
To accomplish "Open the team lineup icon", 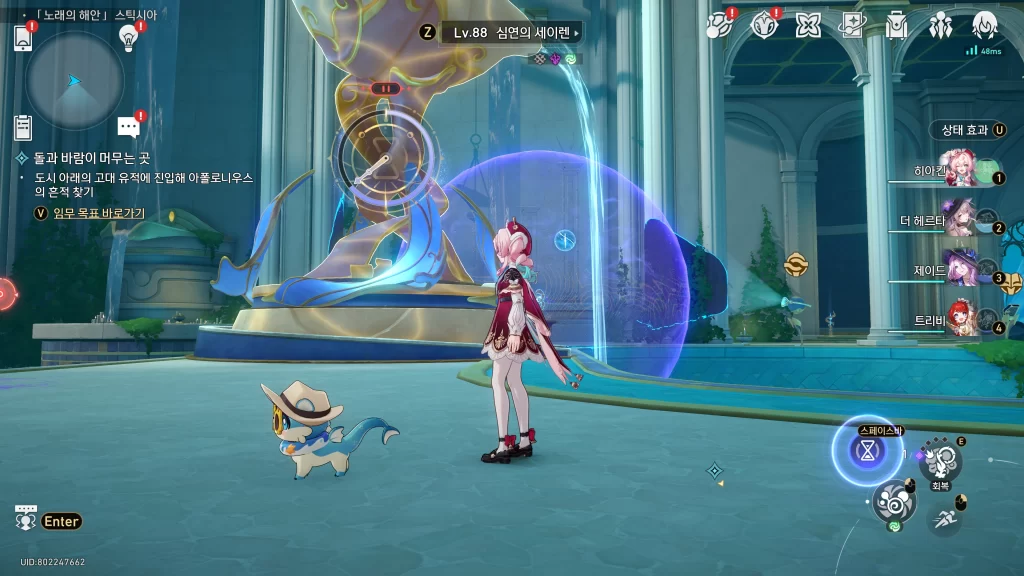I will click(940, 26).
